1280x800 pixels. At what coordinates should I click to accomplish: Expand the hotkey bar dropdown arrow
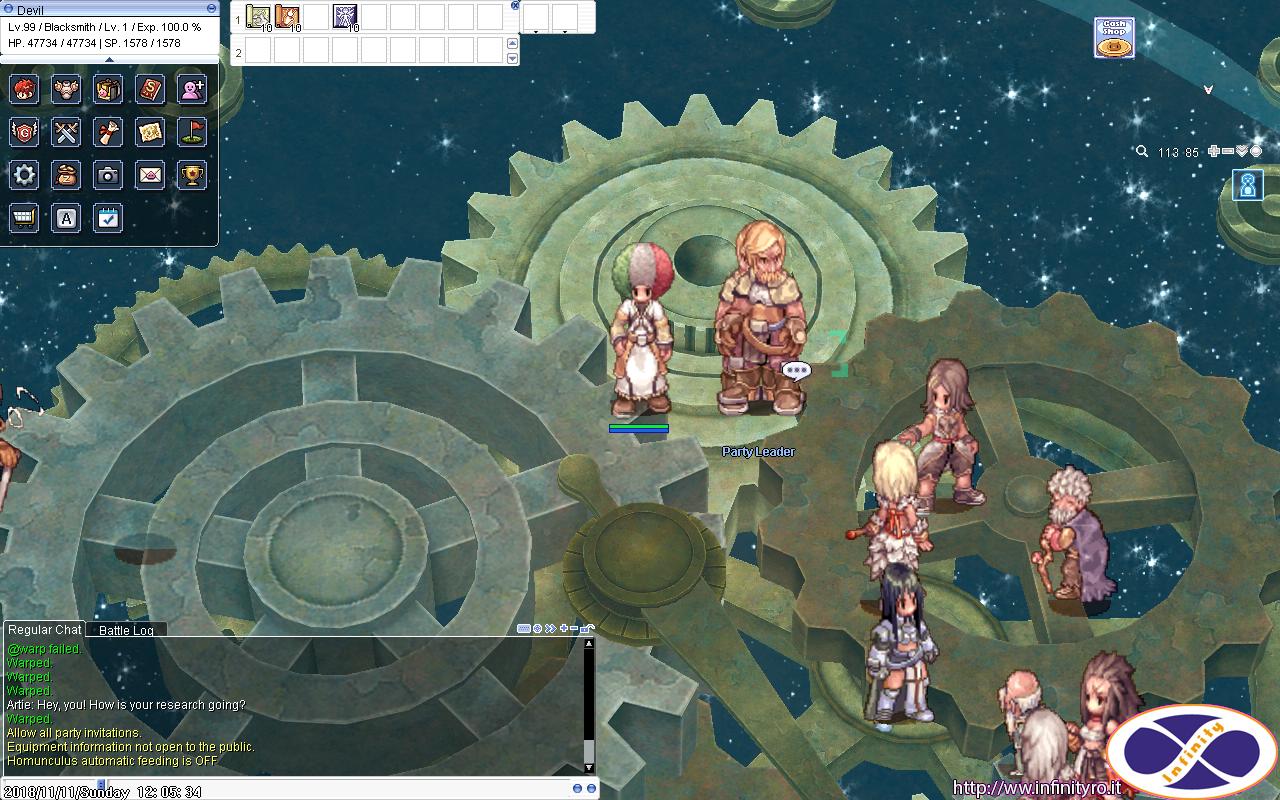513,58
